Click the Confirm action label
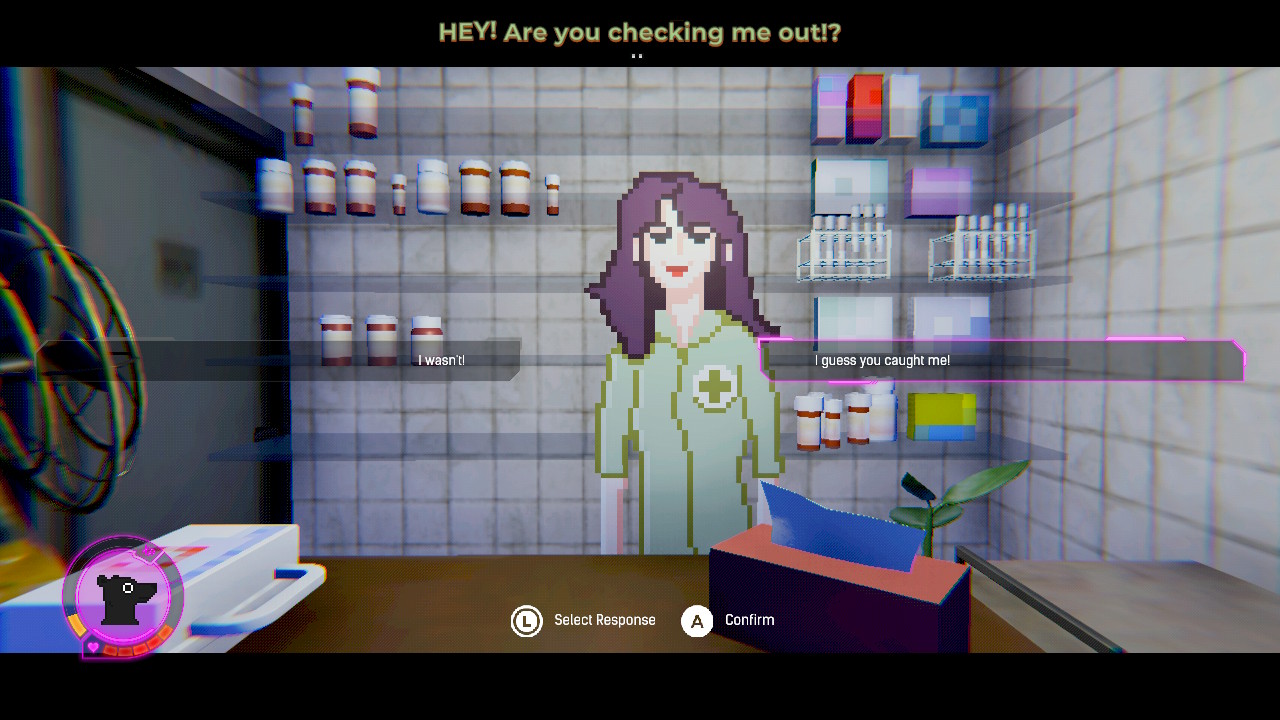This screenshot has height=720, width=1280. tap(748, 620)
